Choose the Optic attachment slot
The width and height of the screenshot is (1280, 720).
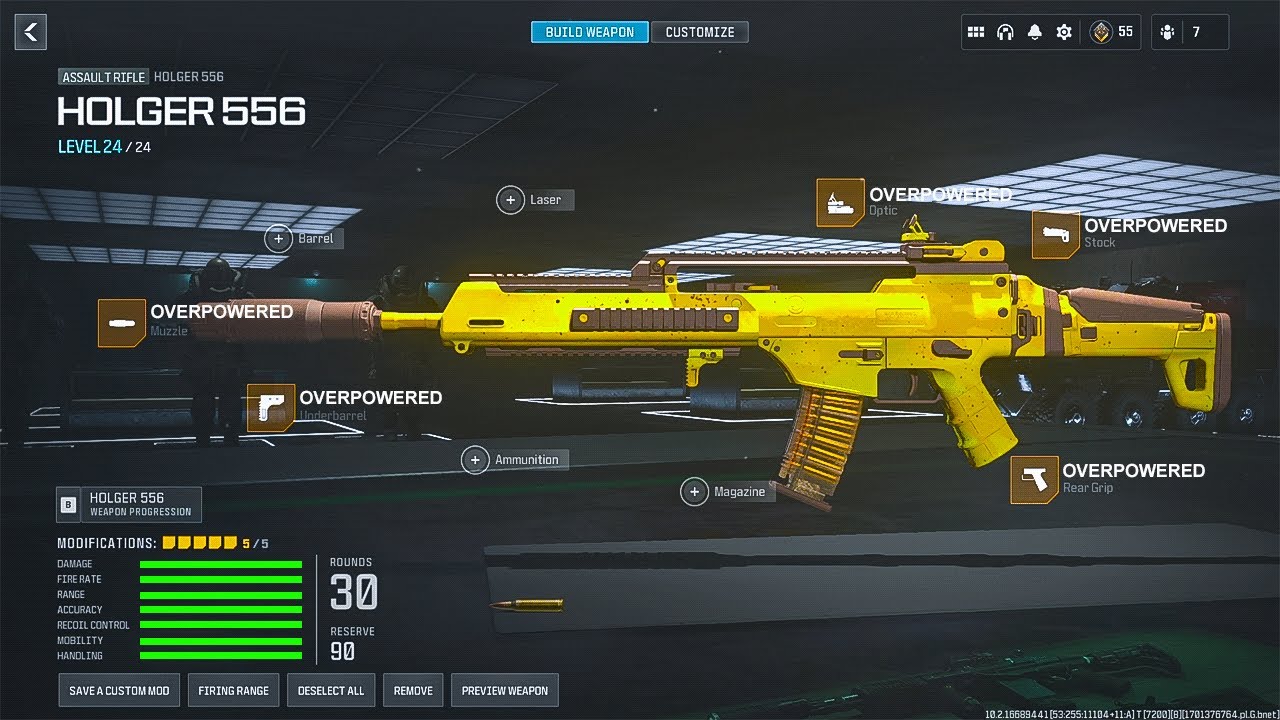point(840,203)
